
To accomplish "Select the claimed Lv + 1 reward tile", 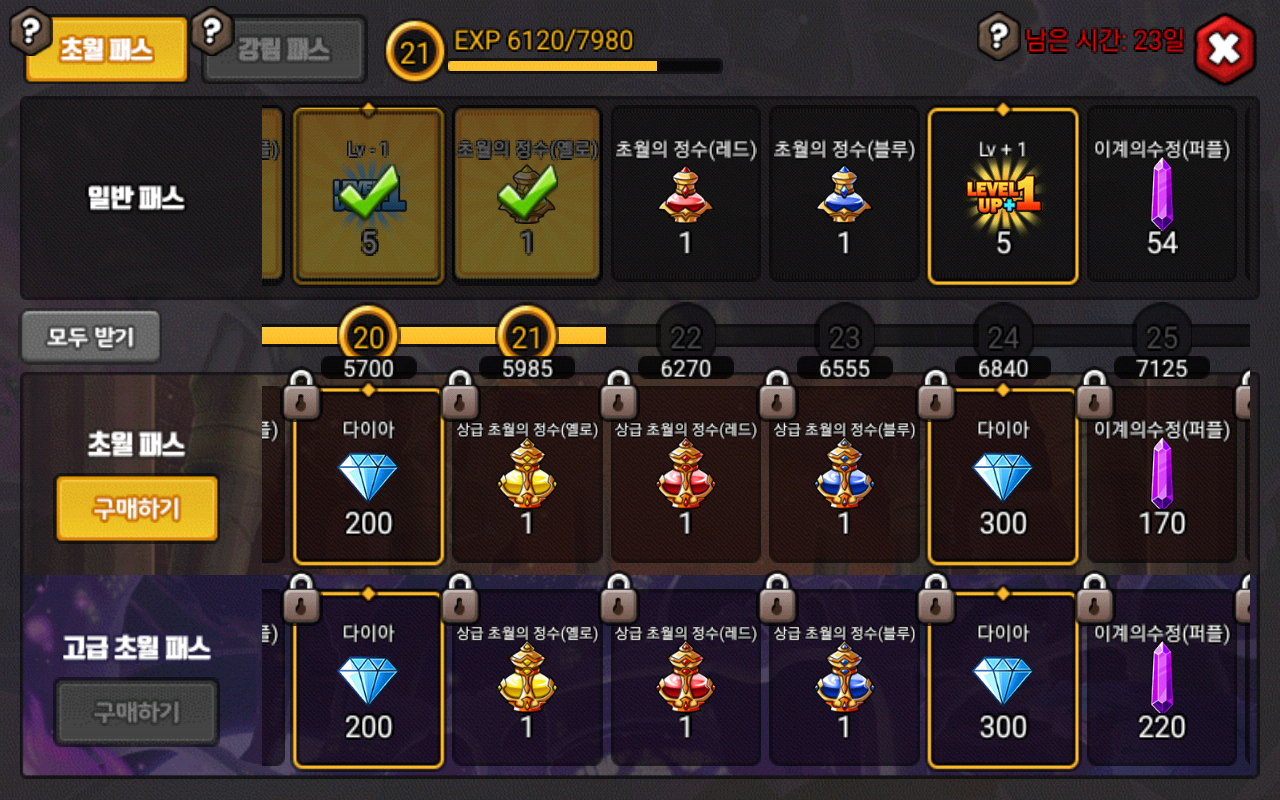I will (x=368, y=196).
